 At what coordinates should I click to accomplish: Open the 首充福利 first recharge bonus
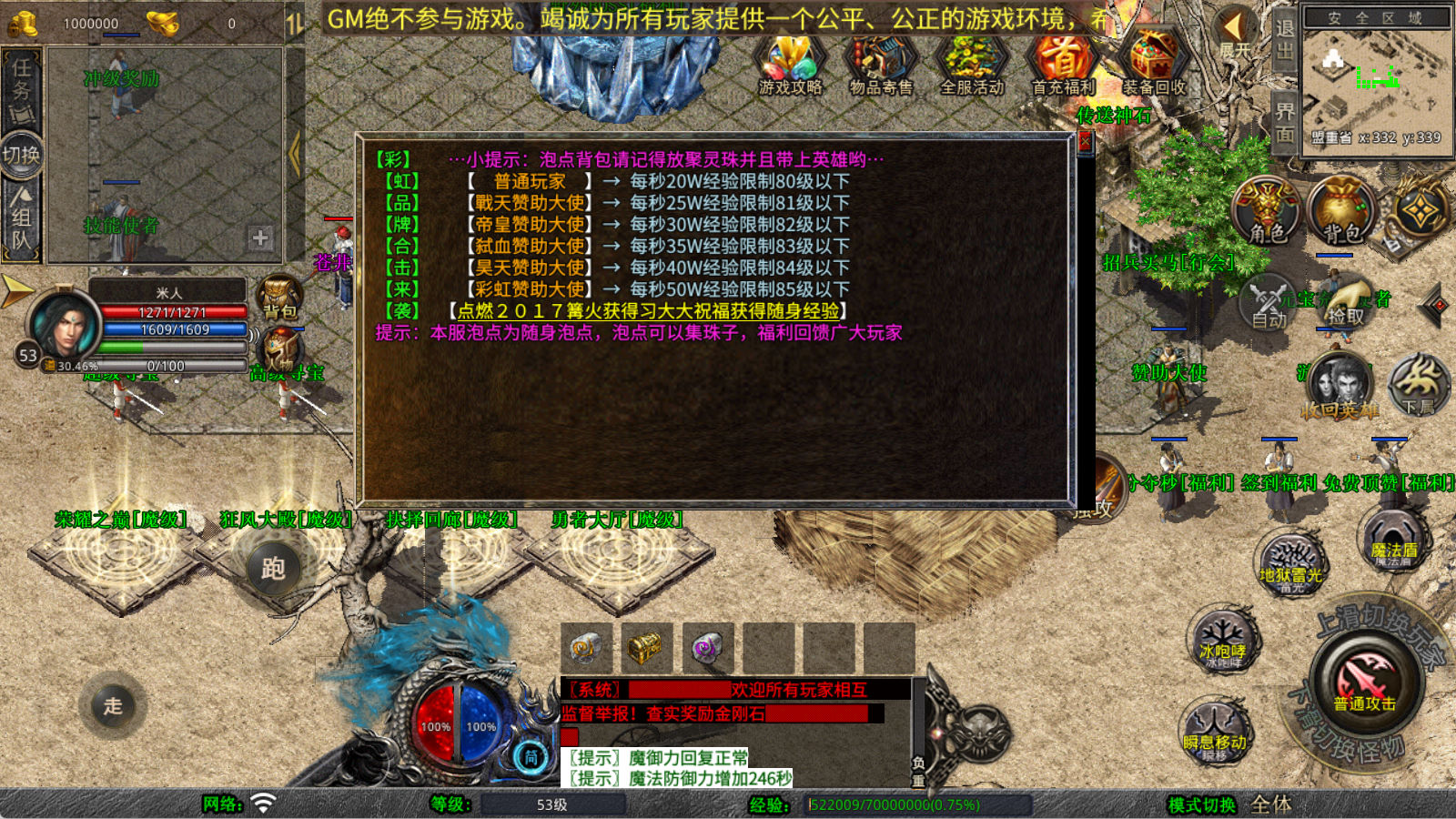pos(1063,64)
